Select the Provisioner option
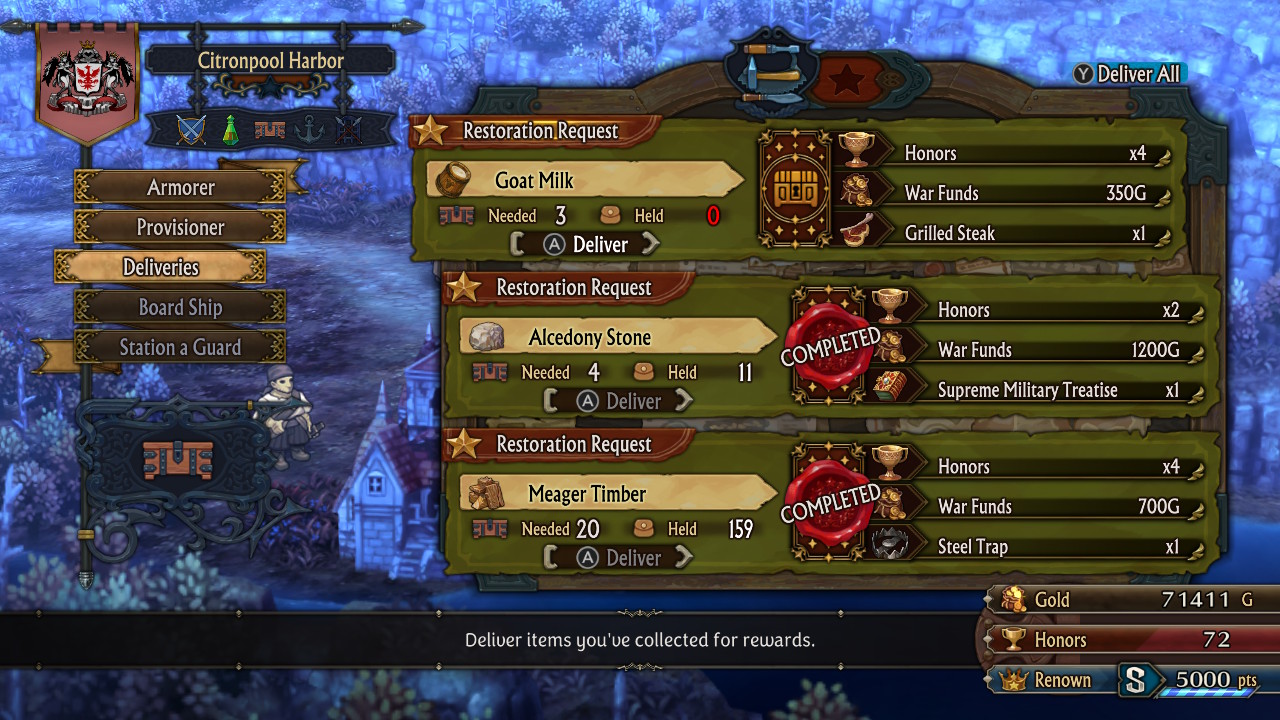 (180, 227)
